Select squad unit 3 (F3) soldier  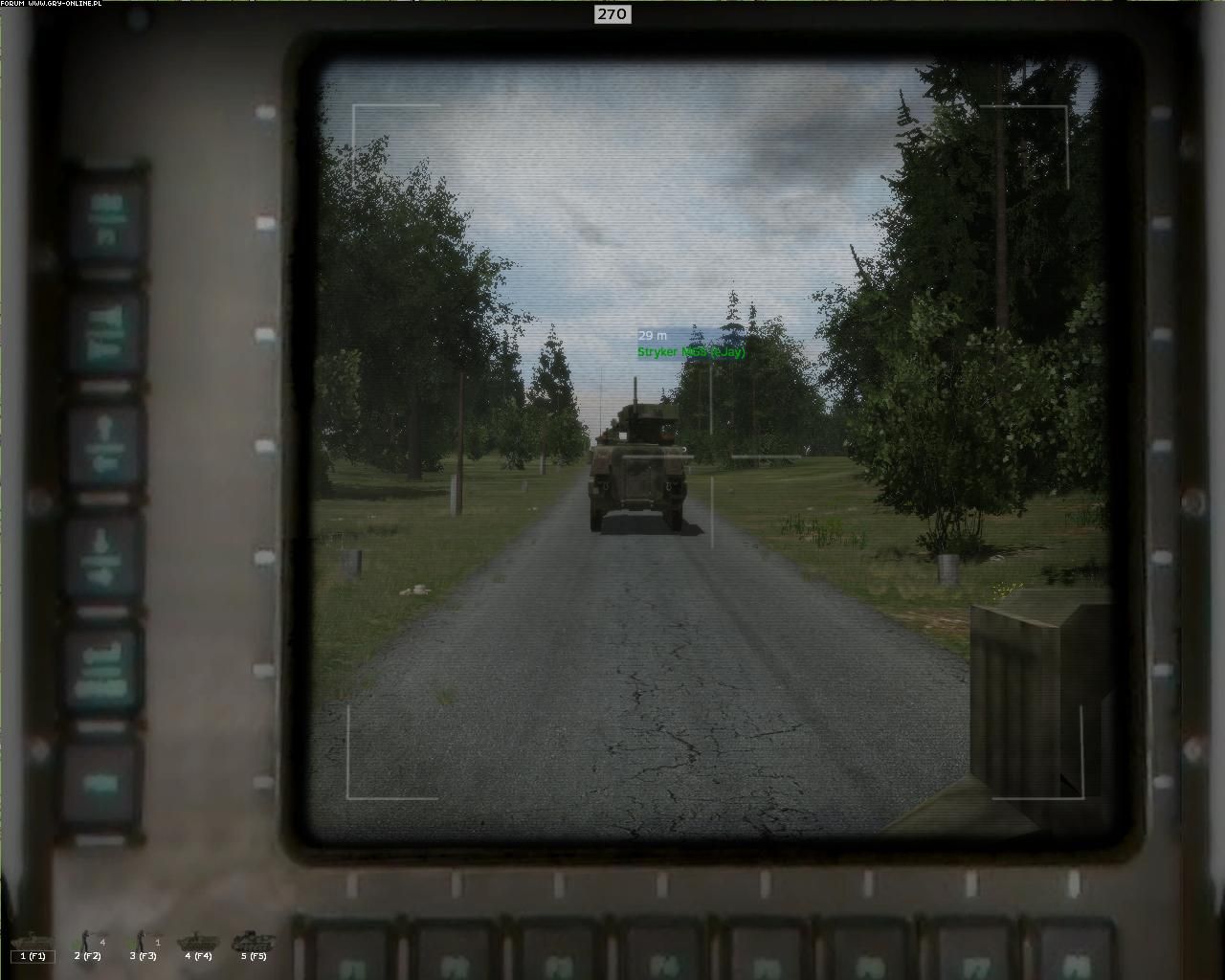point(144,943)
